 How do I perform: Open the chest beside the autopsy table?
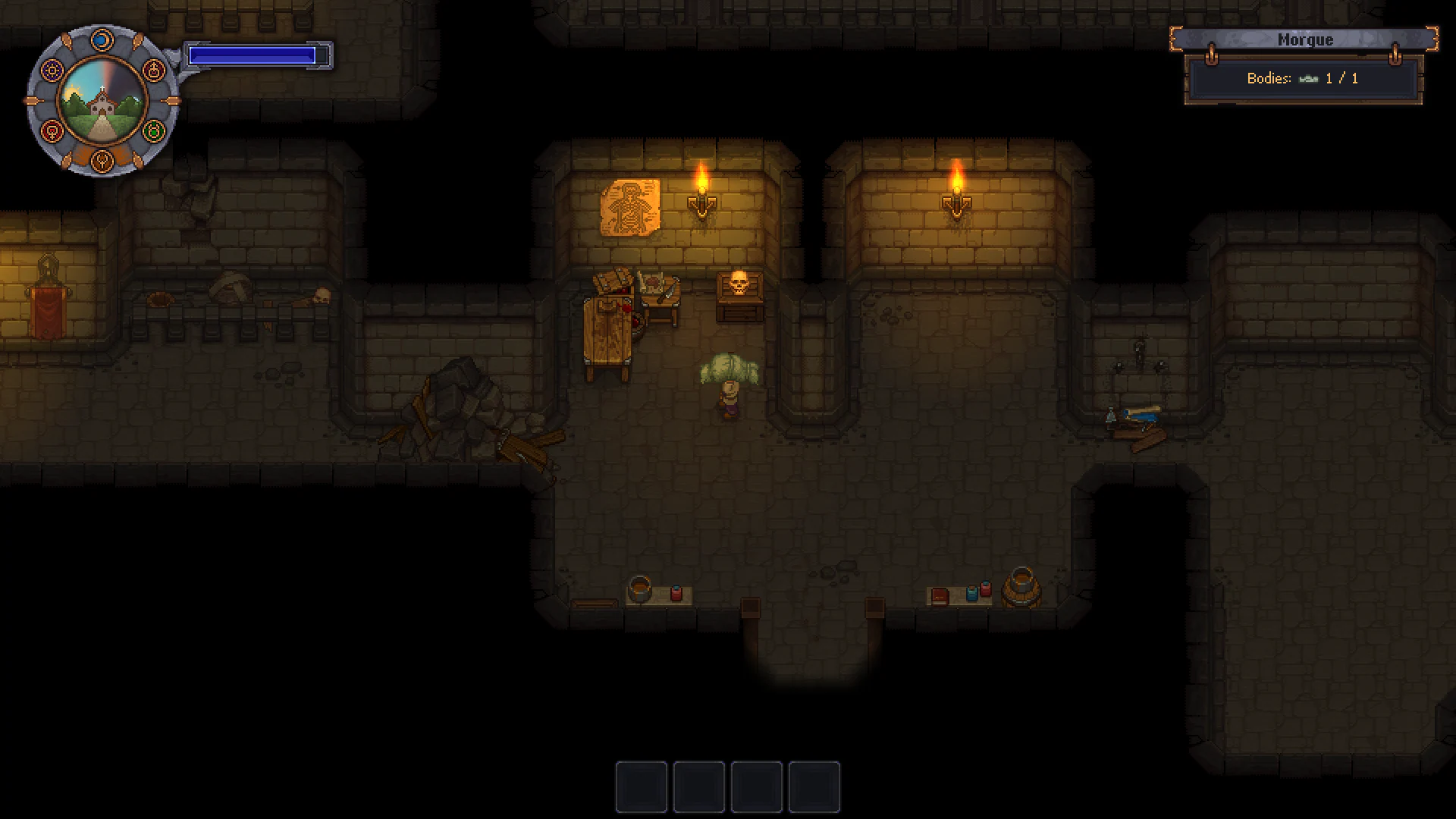(613, 279)
